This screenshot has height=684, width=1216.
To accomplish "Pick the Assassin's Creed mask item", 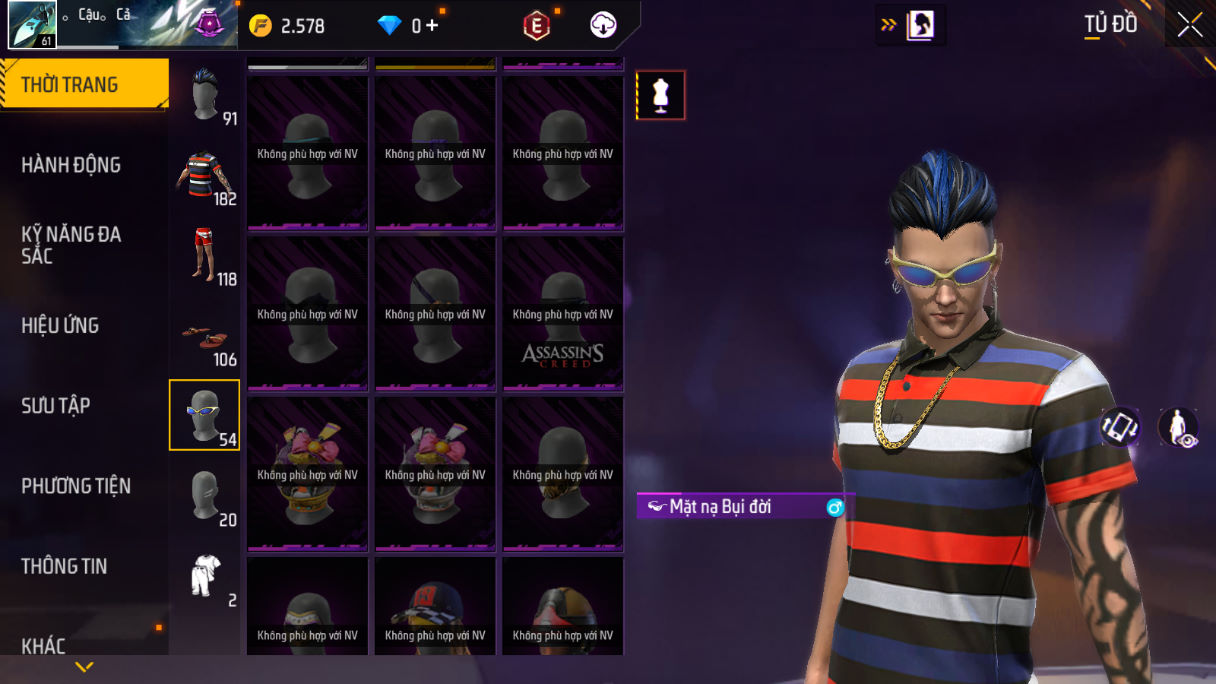I will (x=562, y=314).
